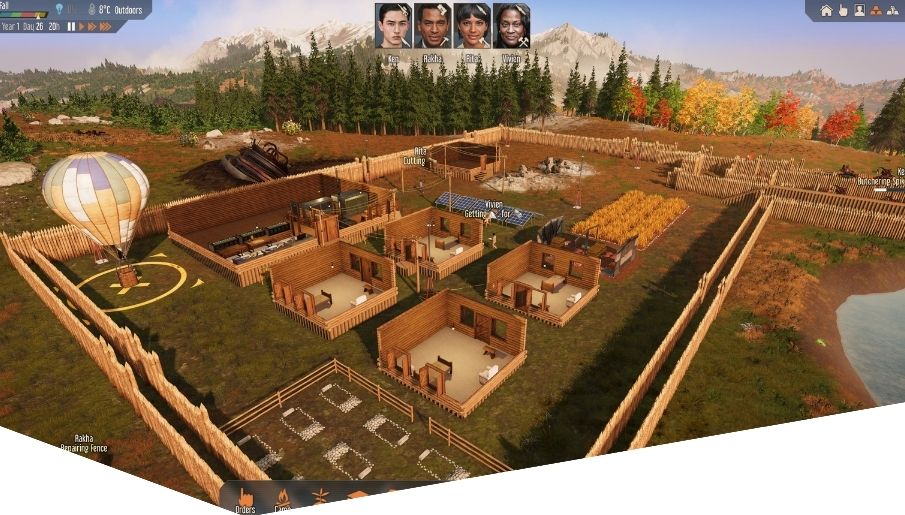Viewport: 905px width, 515px height.
Task: Open the plant leaf build category
Action: click(321, 498)
